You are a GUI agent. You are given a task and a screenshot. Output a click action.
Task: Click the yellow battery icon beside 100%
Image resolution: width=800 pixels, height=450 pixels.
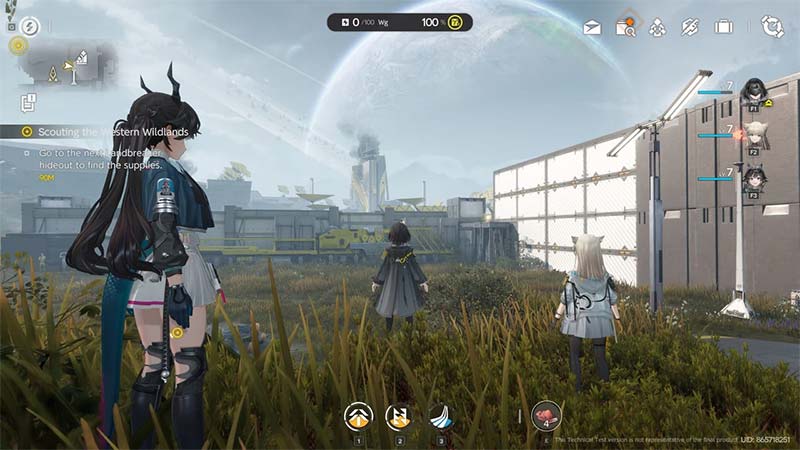[x=454, y=22]
